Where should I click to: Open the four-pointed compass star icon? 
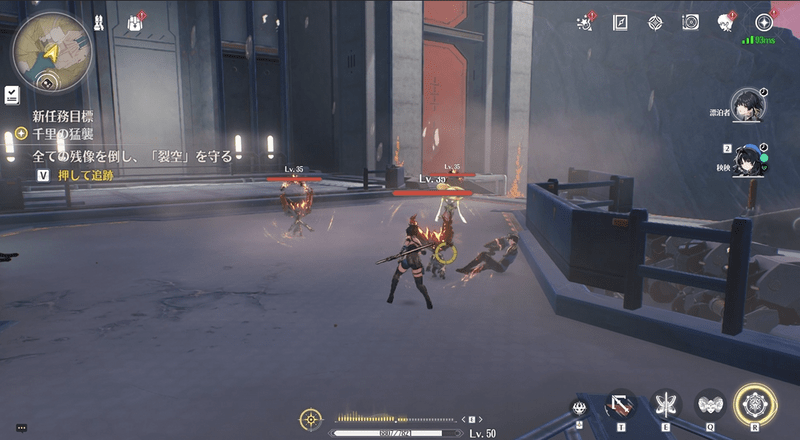[x=655, y=22]
